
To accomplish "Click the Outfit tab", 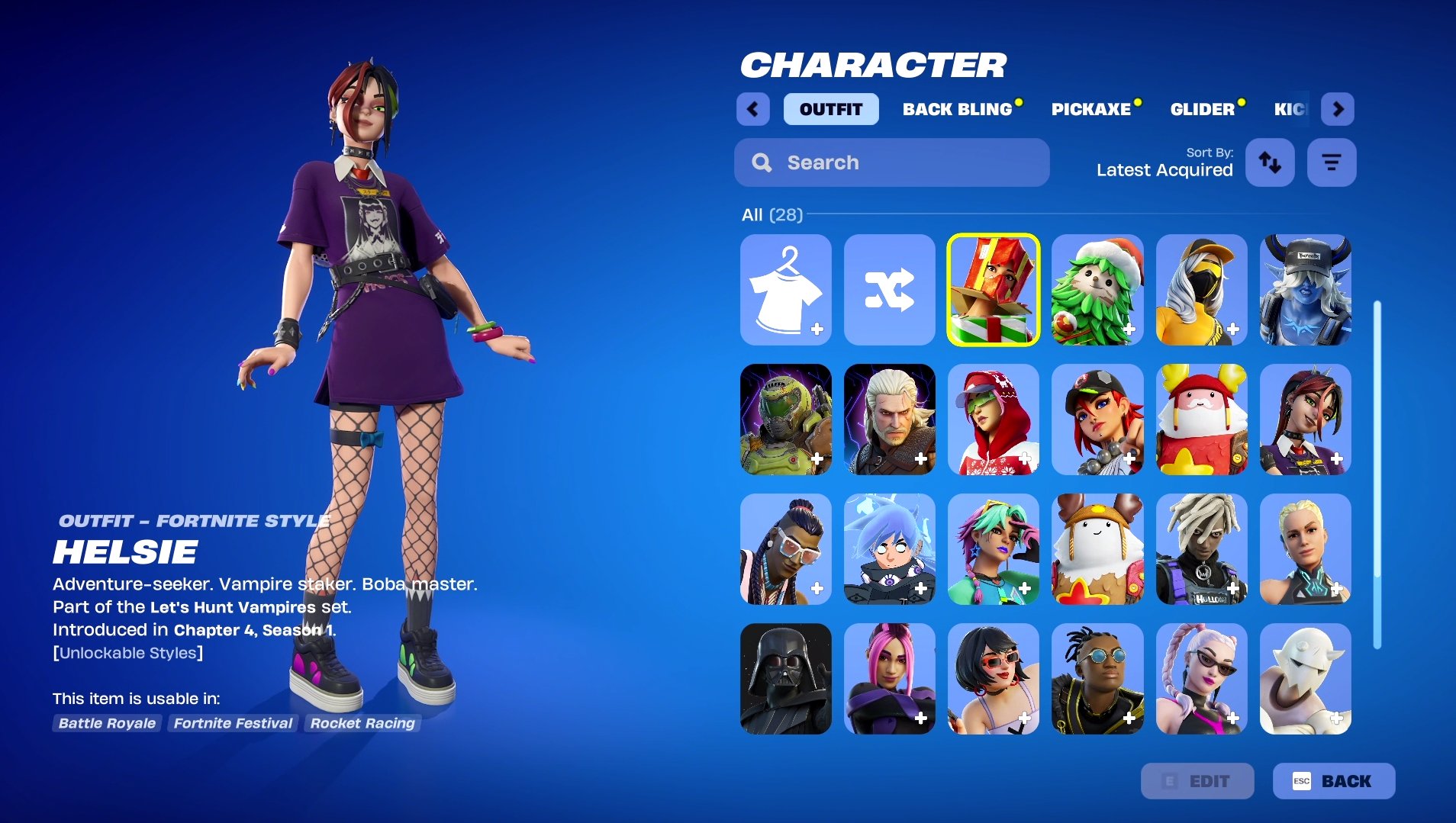I will pos(830,109).
